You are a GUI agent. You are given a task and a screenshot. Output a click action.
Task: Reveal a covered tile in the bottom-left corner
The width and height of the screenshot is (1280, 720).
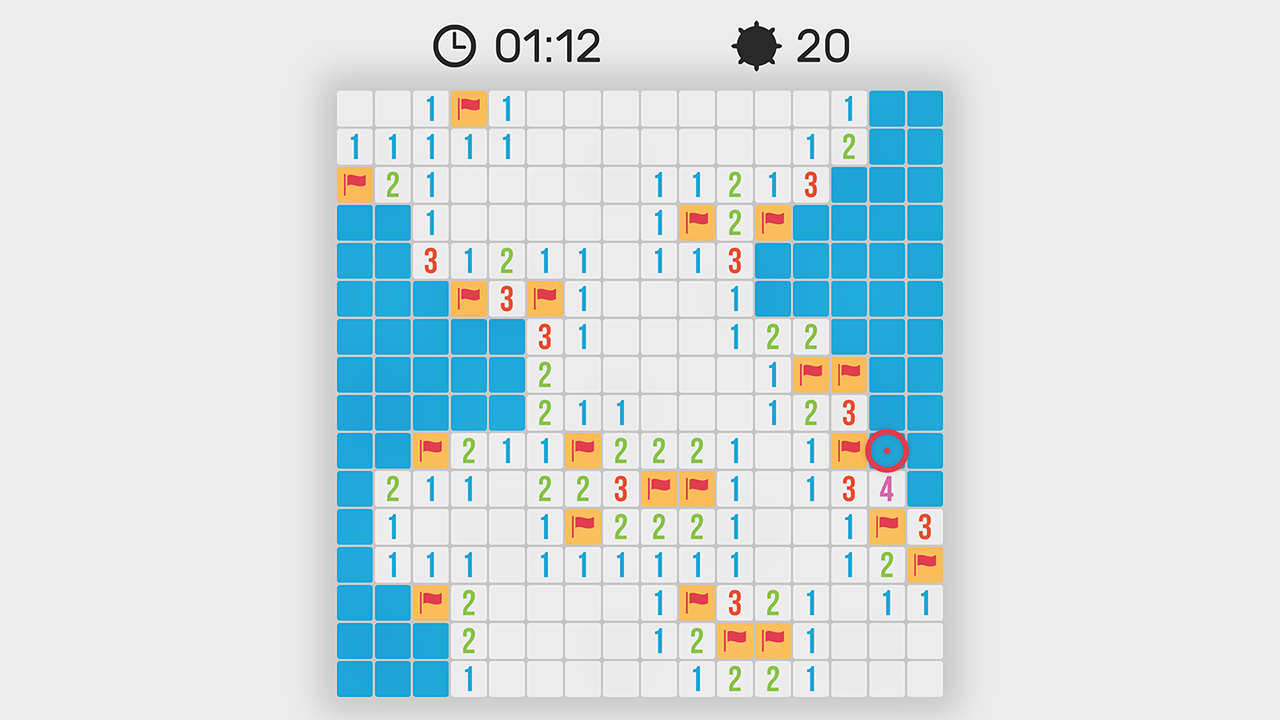[x=353, y=678]
